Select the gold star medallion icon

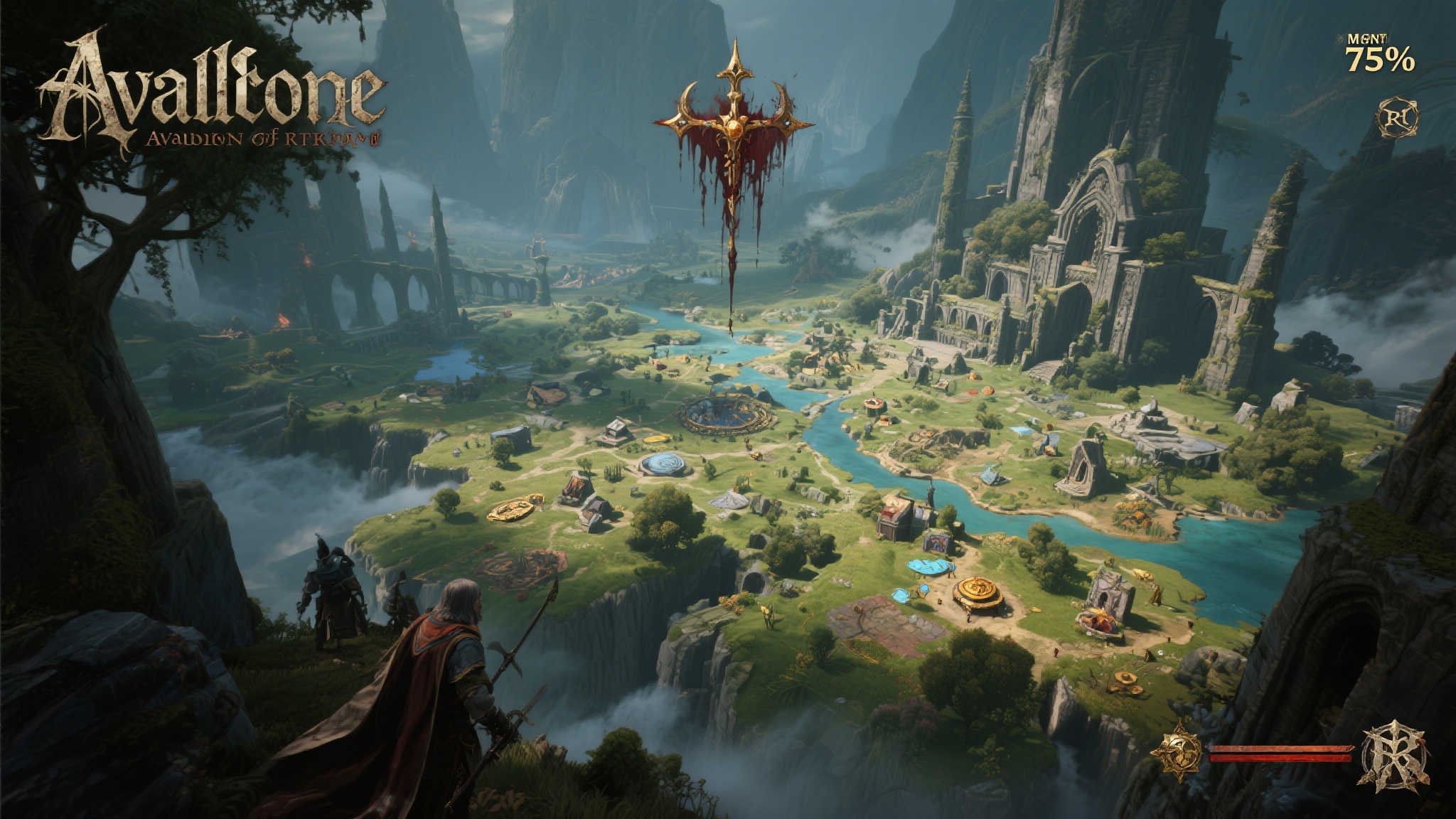1177,751
